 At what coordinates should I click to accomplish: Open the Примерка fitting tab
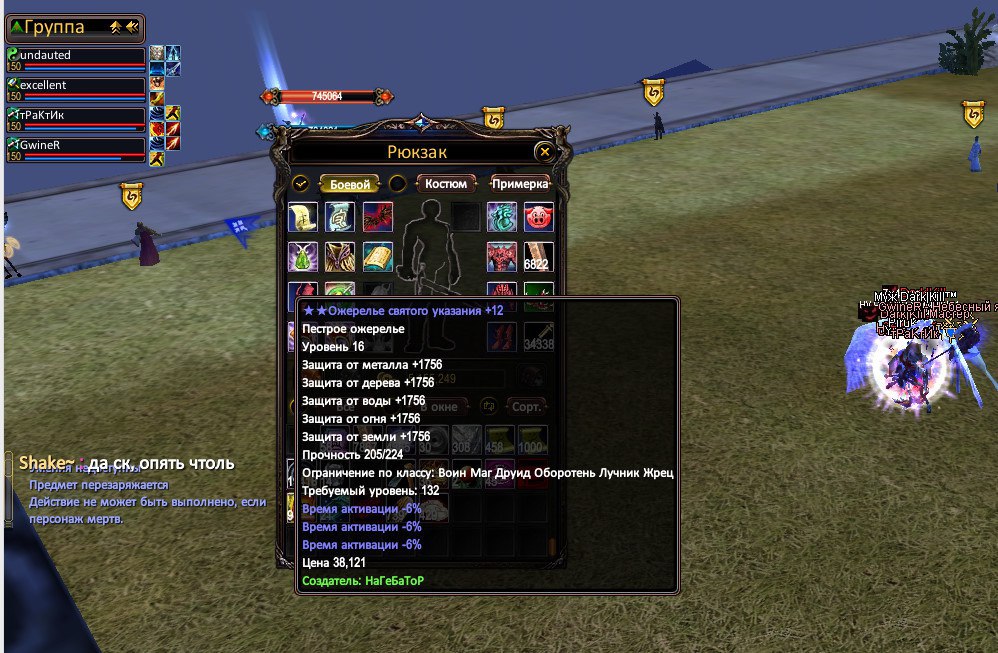[520, 184]
